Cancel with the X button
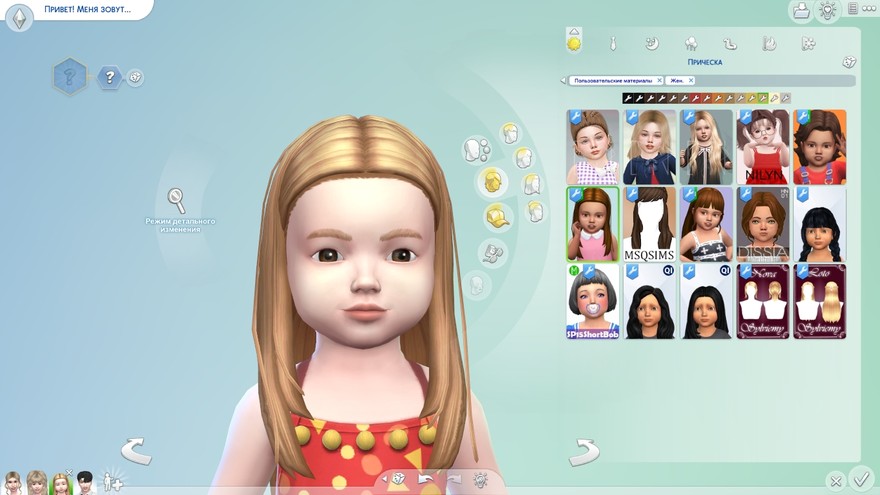The image size is (880, 495). tap(836, 481)
